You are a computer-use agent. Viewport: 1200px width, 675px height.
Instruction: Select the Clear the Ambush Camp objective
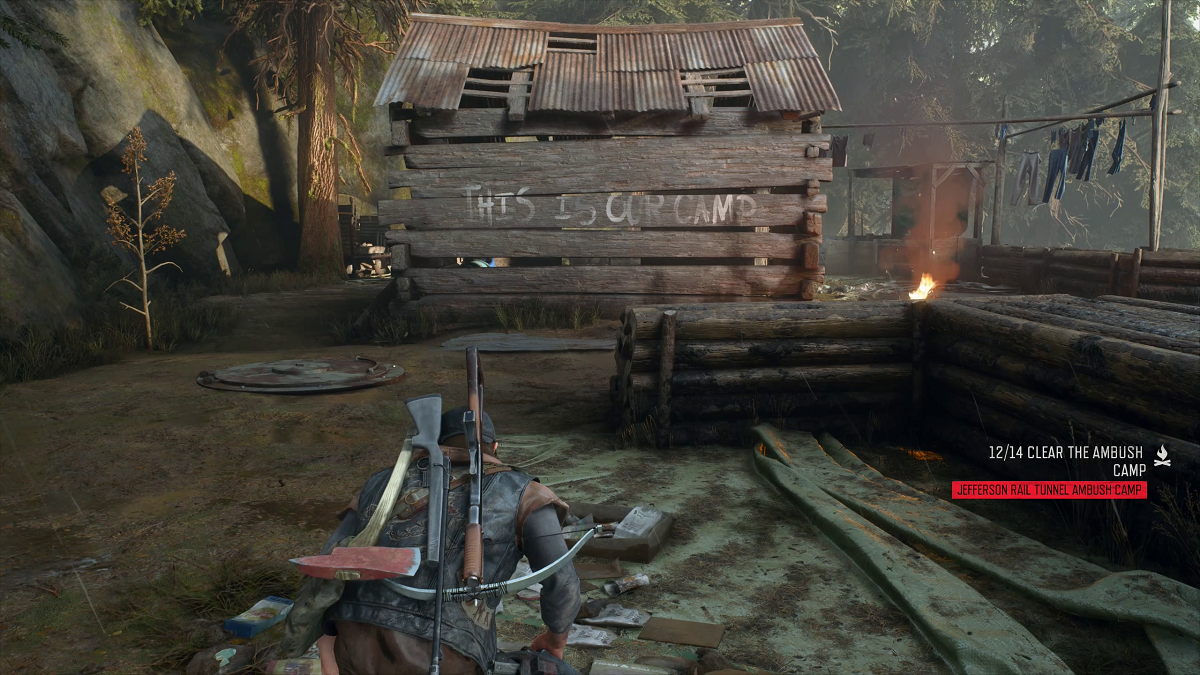[x=1067, y=459]
